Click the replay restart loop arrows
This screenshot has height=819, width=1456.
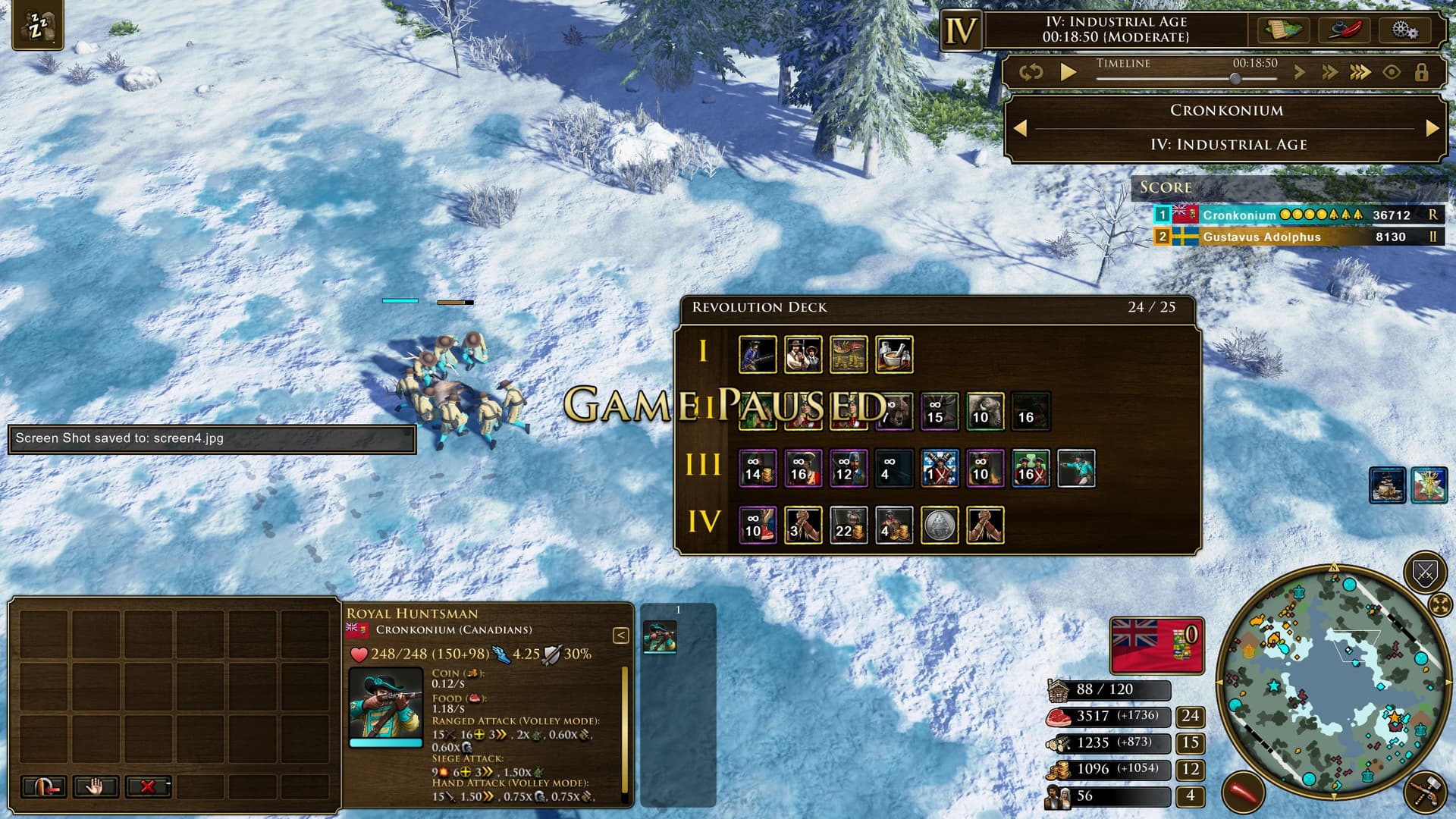1031,72
